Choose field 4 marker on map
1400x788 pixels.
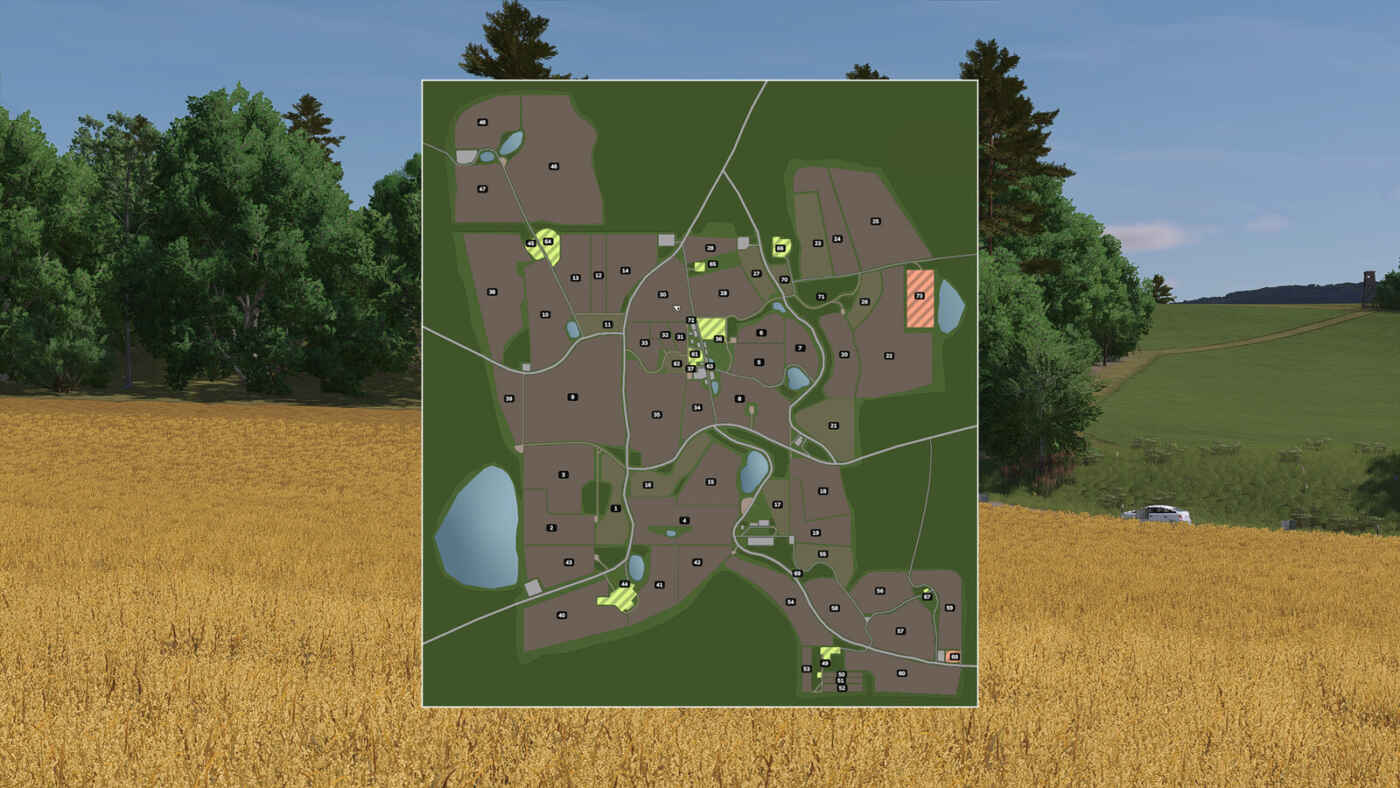coord(684,520)
